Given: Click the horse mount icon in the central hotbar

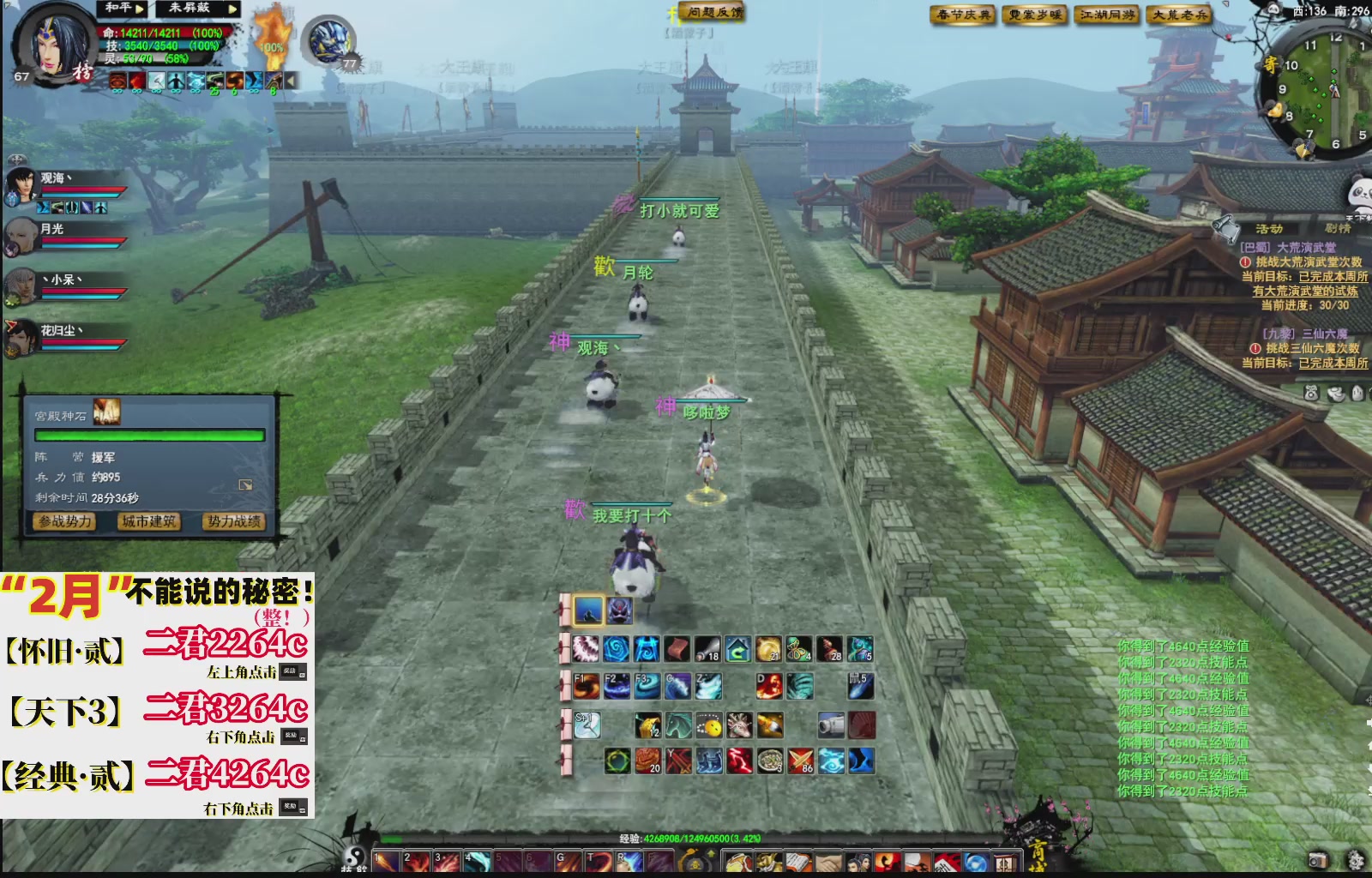Looking at the screenshot, I should [x=677, y=724].
